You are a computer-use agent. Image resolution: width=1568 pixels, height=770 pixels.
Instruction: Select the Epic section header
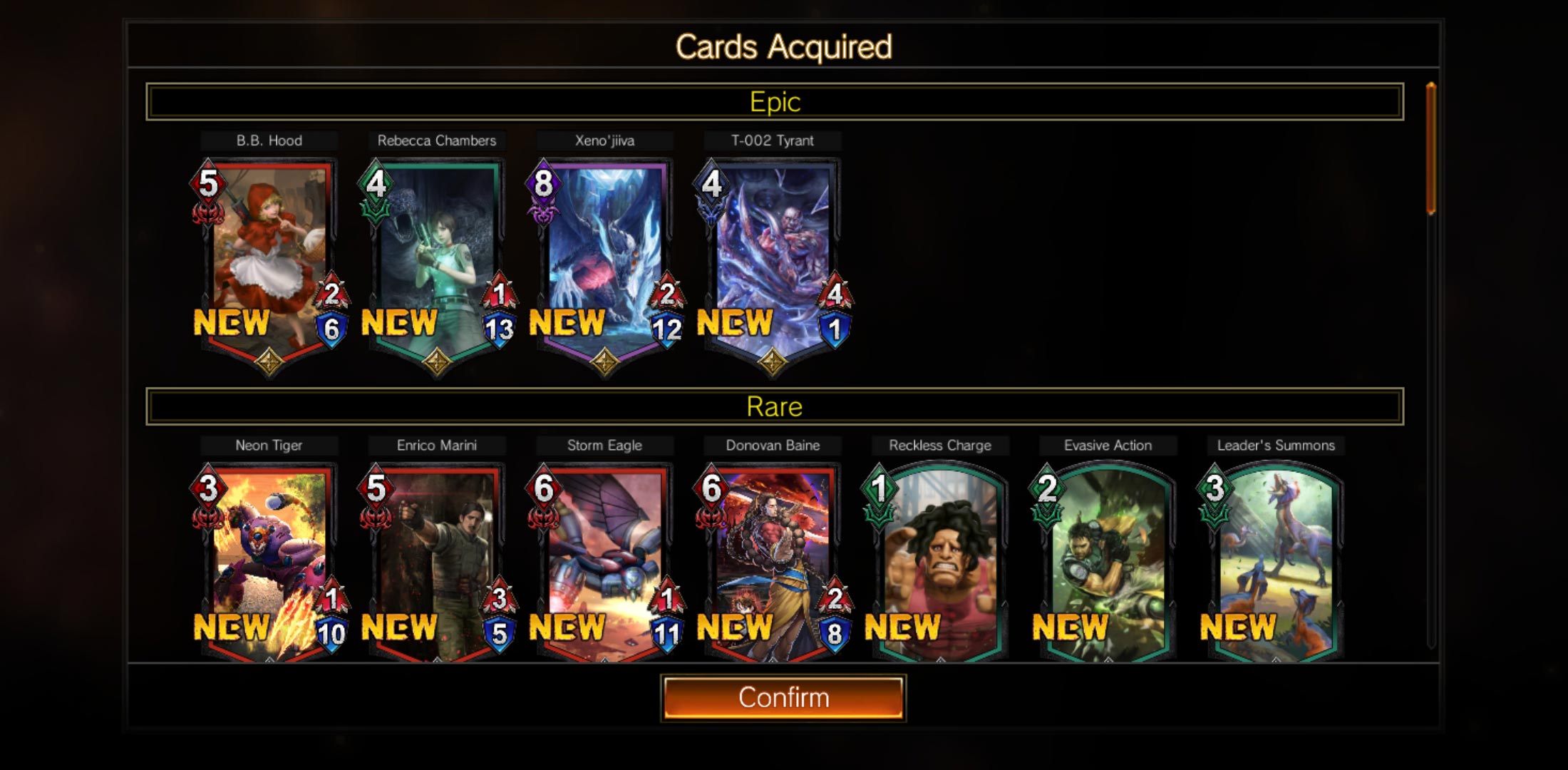click(774, 101)
